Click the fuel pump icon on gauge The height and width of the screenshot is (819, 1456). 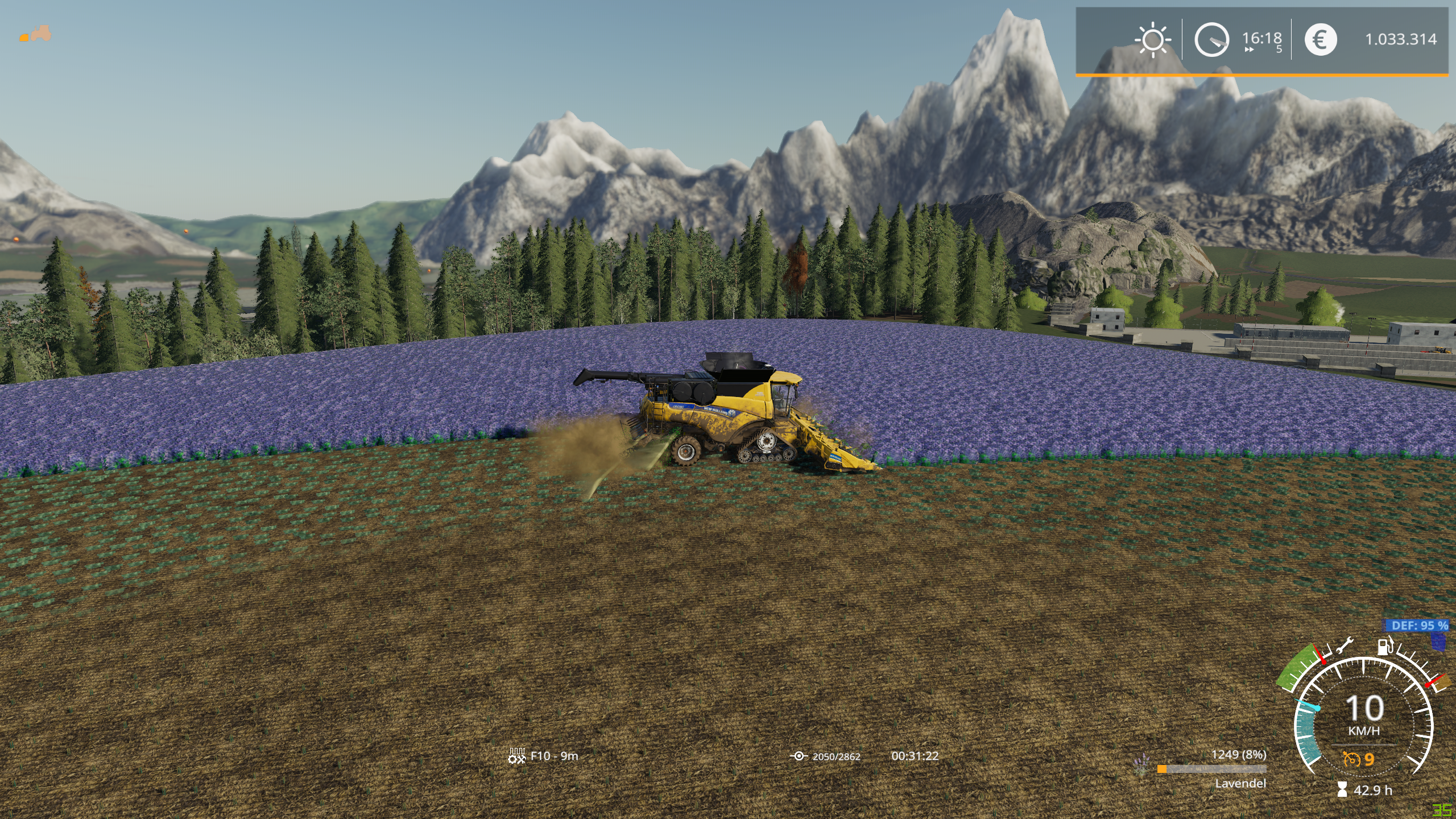point(1385,646)
